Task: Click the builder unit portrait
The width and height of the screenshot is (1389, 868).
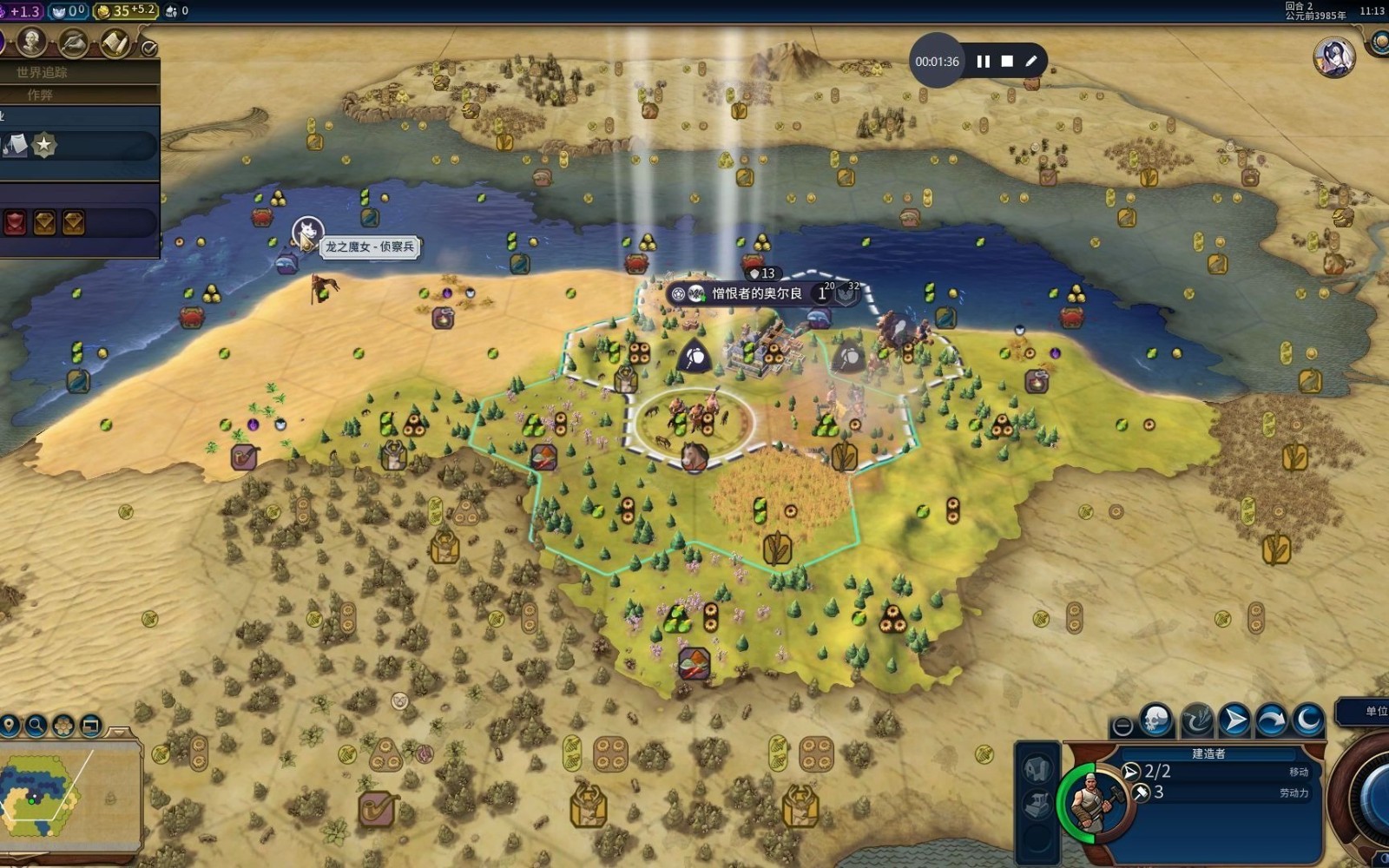Action: (1092, 799)
